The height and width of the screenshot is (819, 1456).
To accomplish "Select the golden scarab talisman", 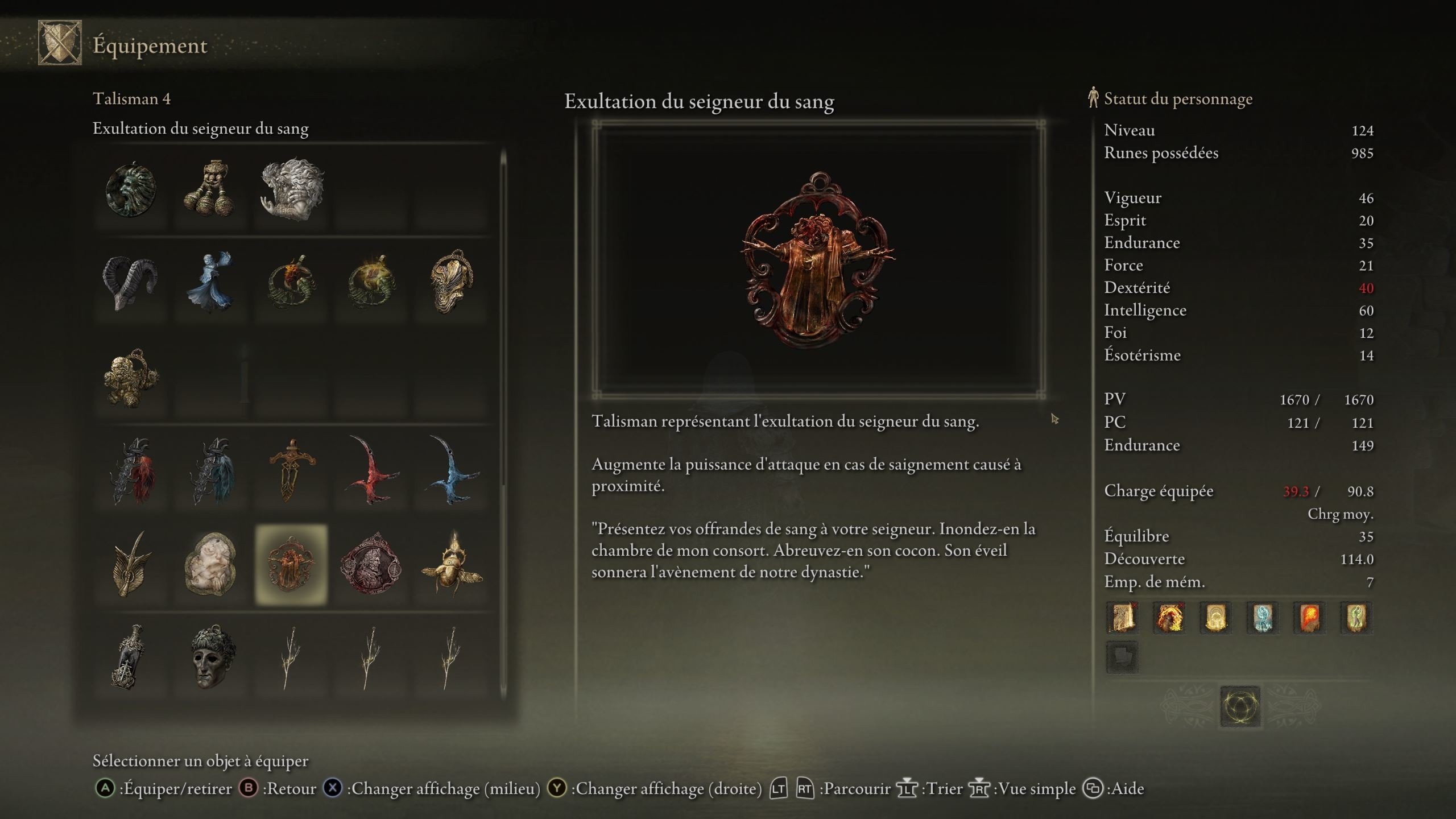I will tap(452, 564).
